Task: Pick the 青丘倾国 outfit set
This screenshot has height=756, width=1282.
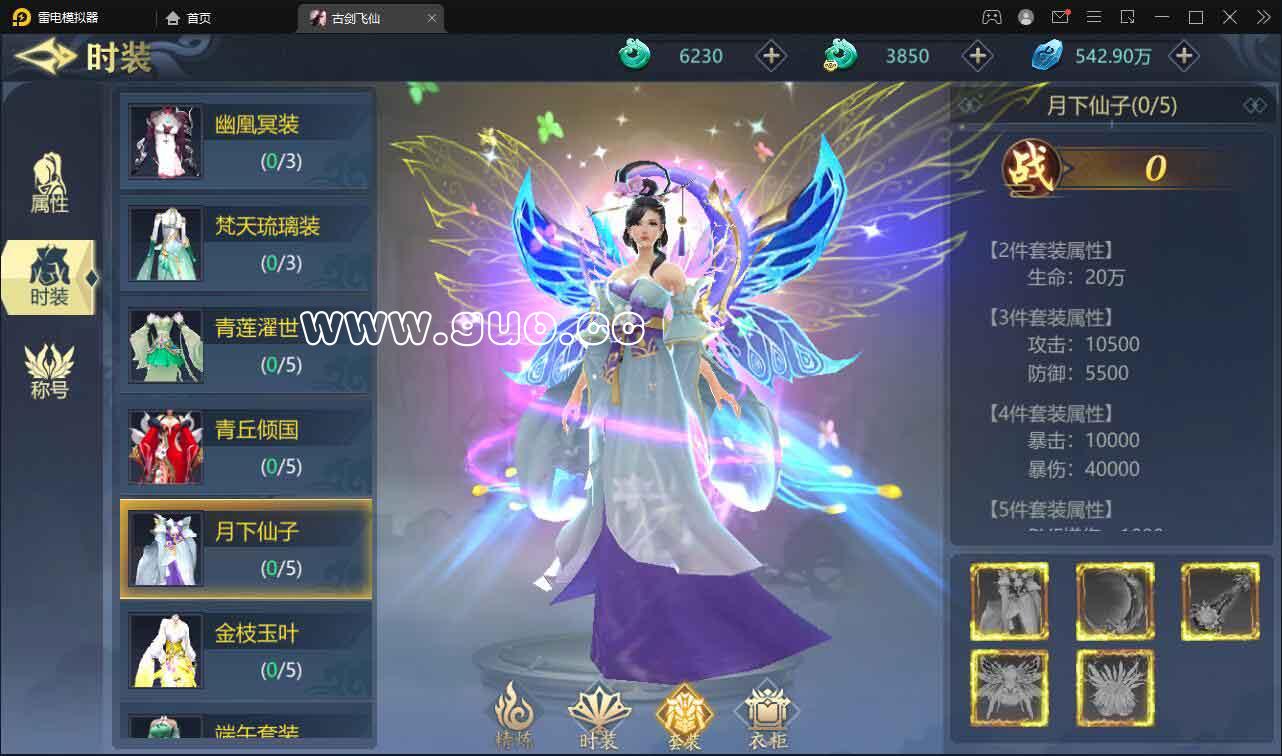Action: click(246, 446)
